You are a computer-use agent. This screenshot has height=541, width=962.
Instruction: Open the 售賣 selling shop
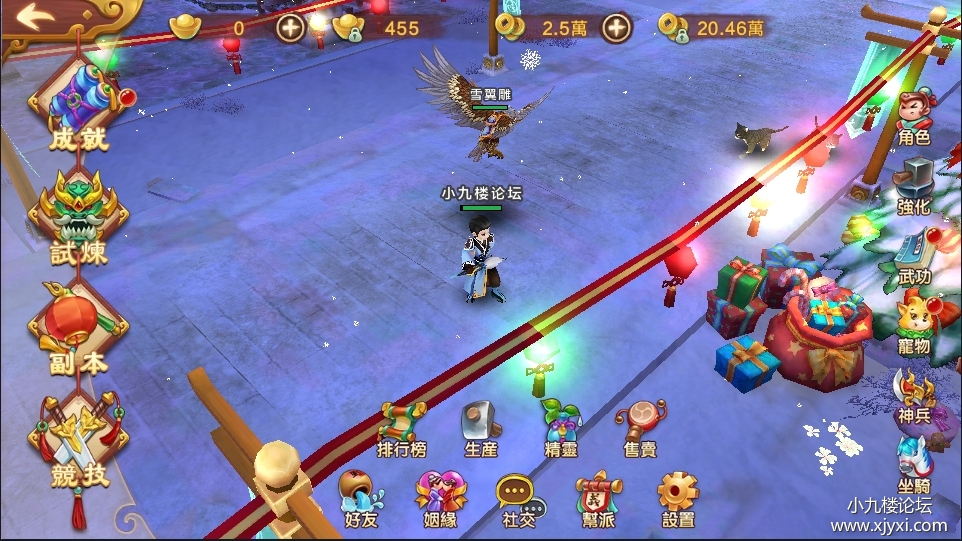tap(640, 428)
